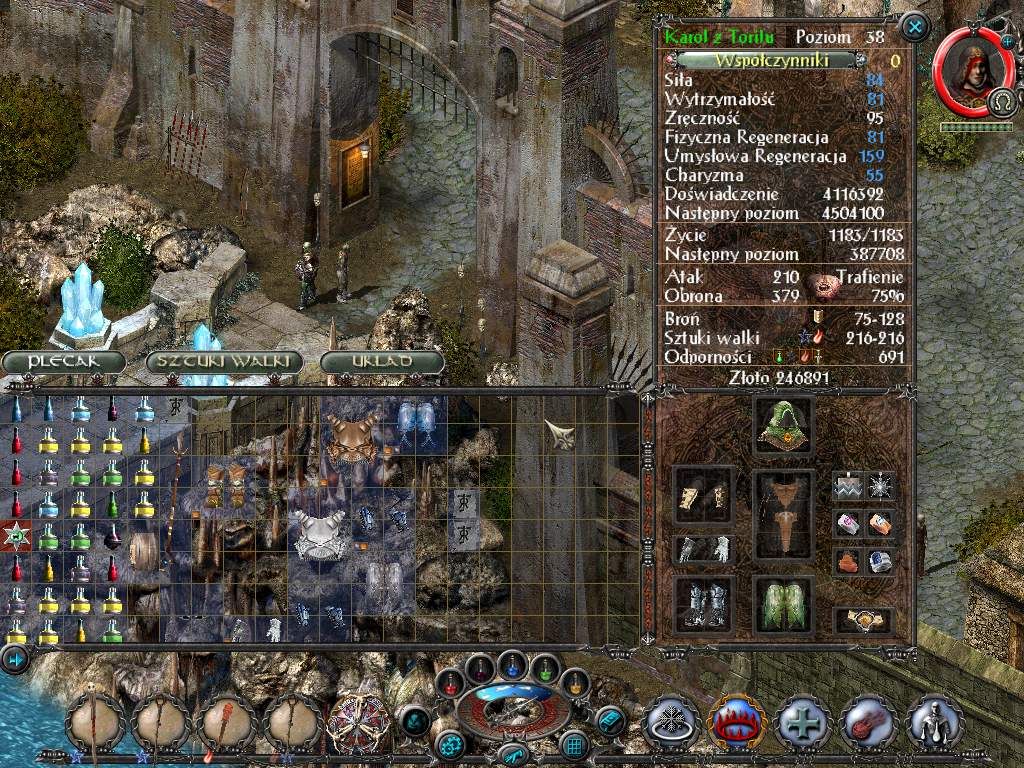Open the Plecak backpack tab

(x=63, y=361)
